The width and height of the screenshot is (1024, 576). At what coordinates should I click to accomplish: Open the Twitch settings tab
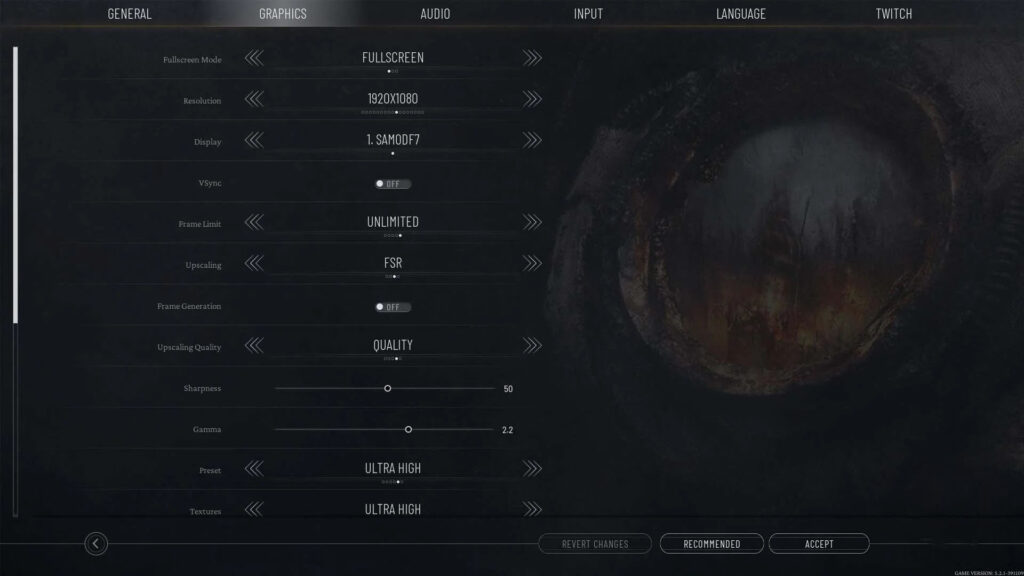893,14
